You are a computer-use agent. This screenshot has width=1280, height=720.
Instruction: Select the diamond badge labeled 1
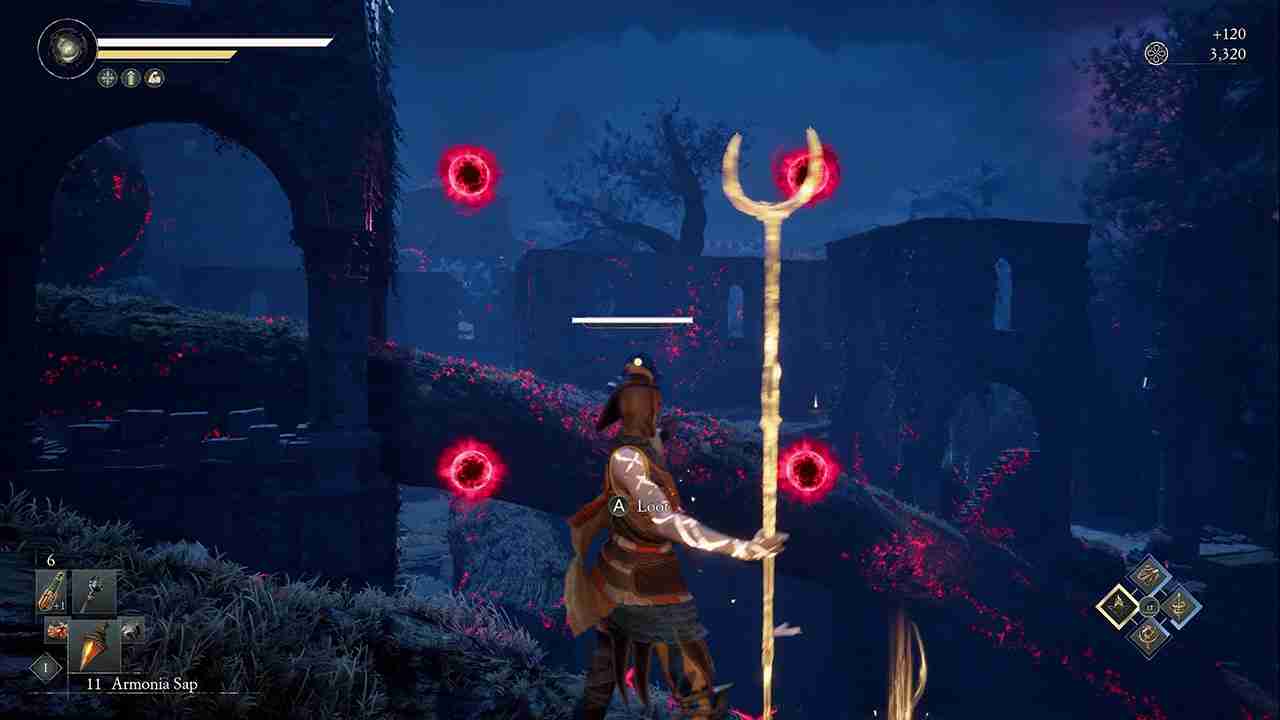pos(45,666)
